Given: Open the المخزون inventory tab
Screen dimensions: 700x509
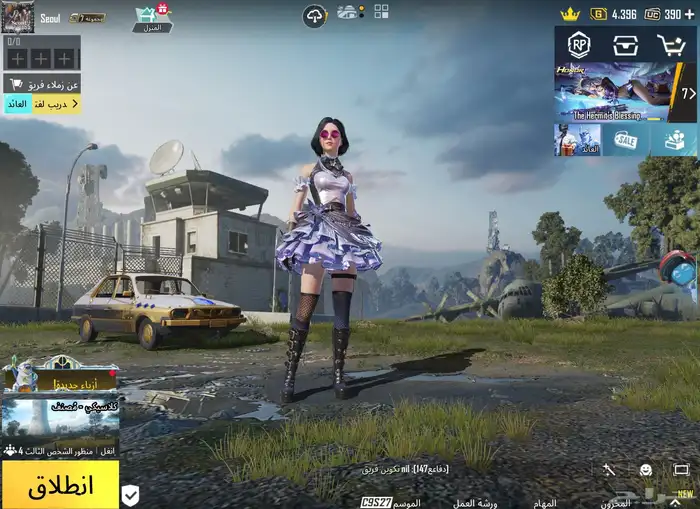Looking at the screenshot, I should click(x=614, y=502).
